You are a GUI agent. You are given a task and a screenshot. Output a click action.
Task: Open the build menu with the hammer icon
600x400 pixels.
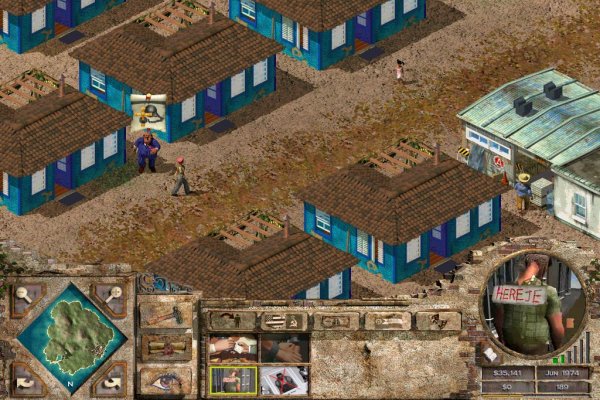[x=165, y=314]
